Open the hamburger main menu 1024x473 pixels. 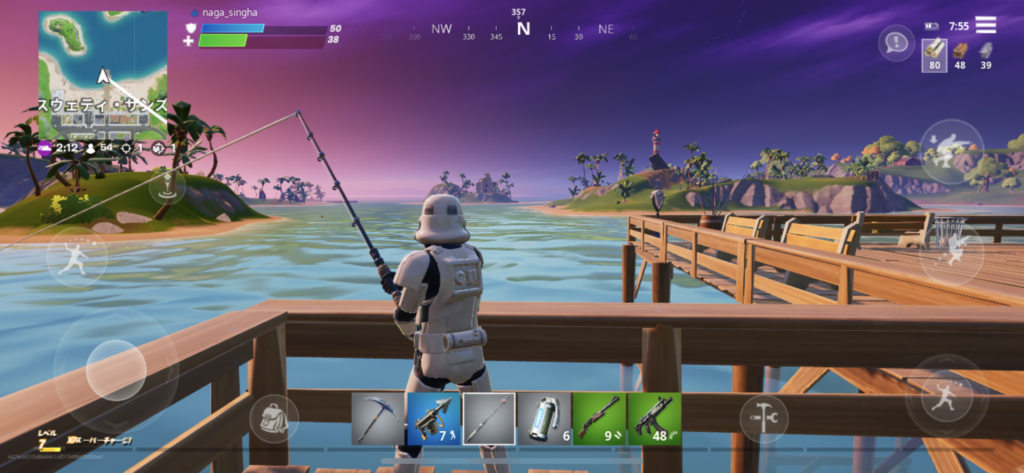pyautogui.click(x=986, y=25)
